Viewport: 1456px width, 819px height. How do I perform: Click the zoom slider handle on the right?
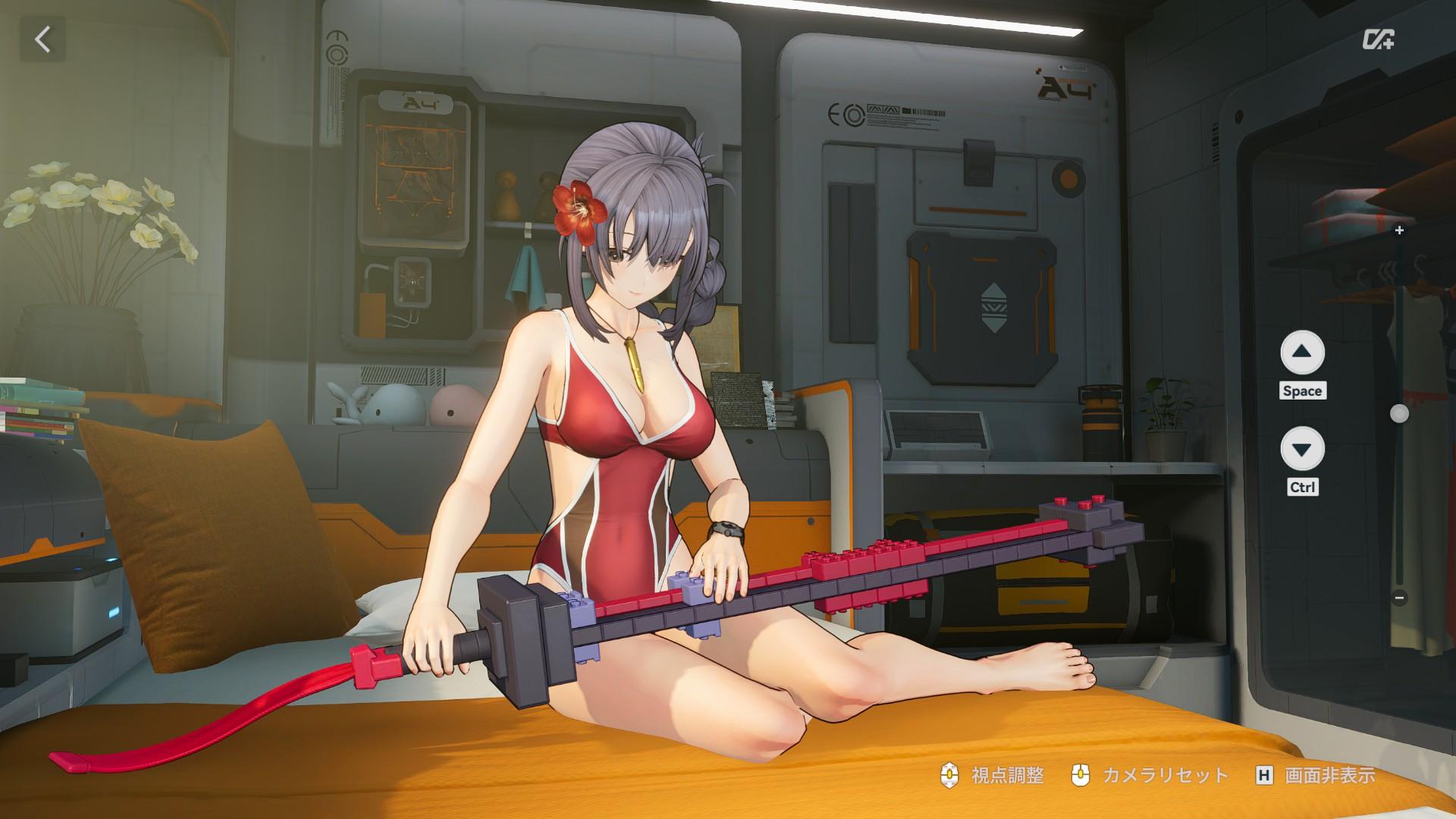tap(1399, 413)
